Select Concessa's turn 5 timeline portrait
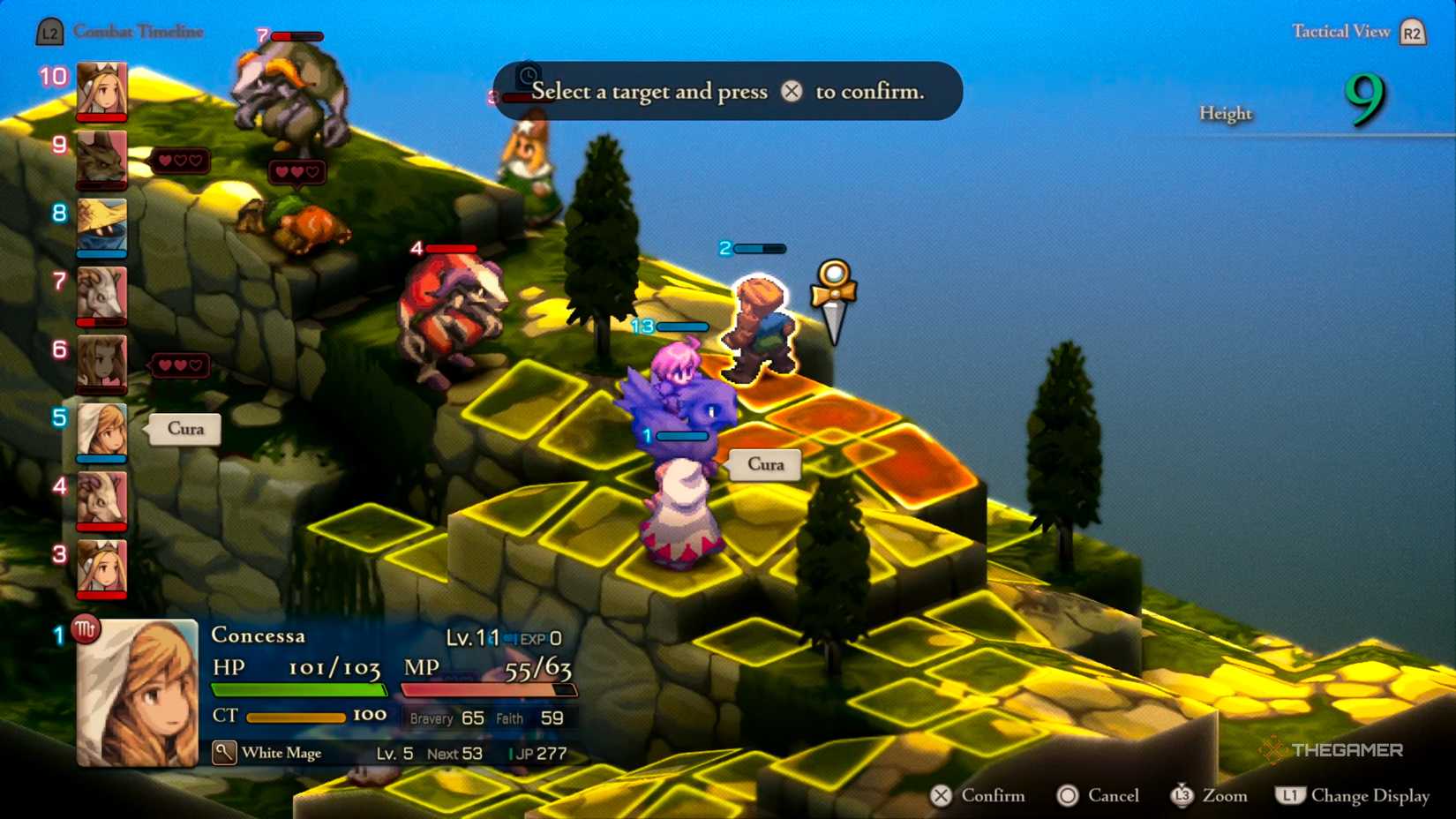 click(101, 432)
